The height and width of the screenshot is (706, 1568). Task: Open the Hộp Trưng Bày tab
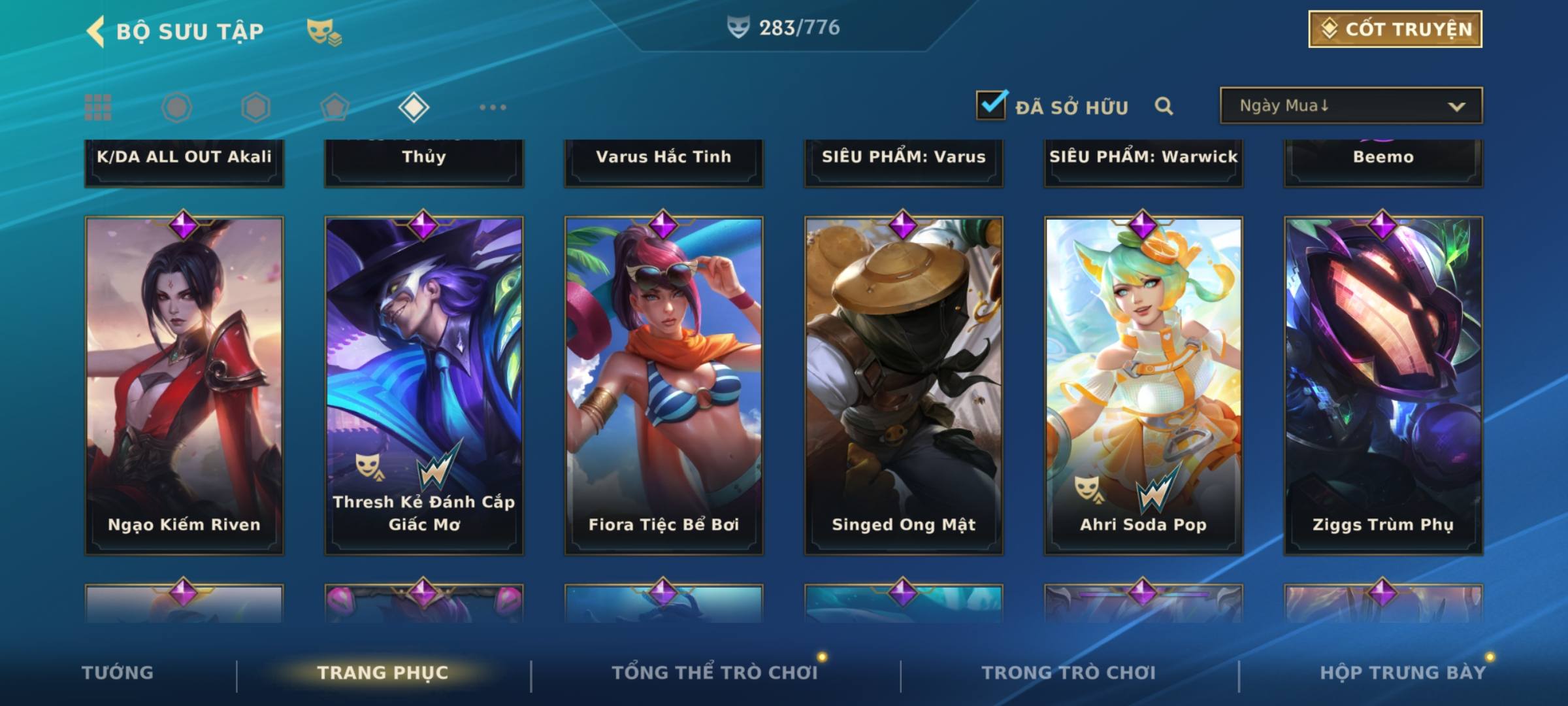pos(1403,673)
